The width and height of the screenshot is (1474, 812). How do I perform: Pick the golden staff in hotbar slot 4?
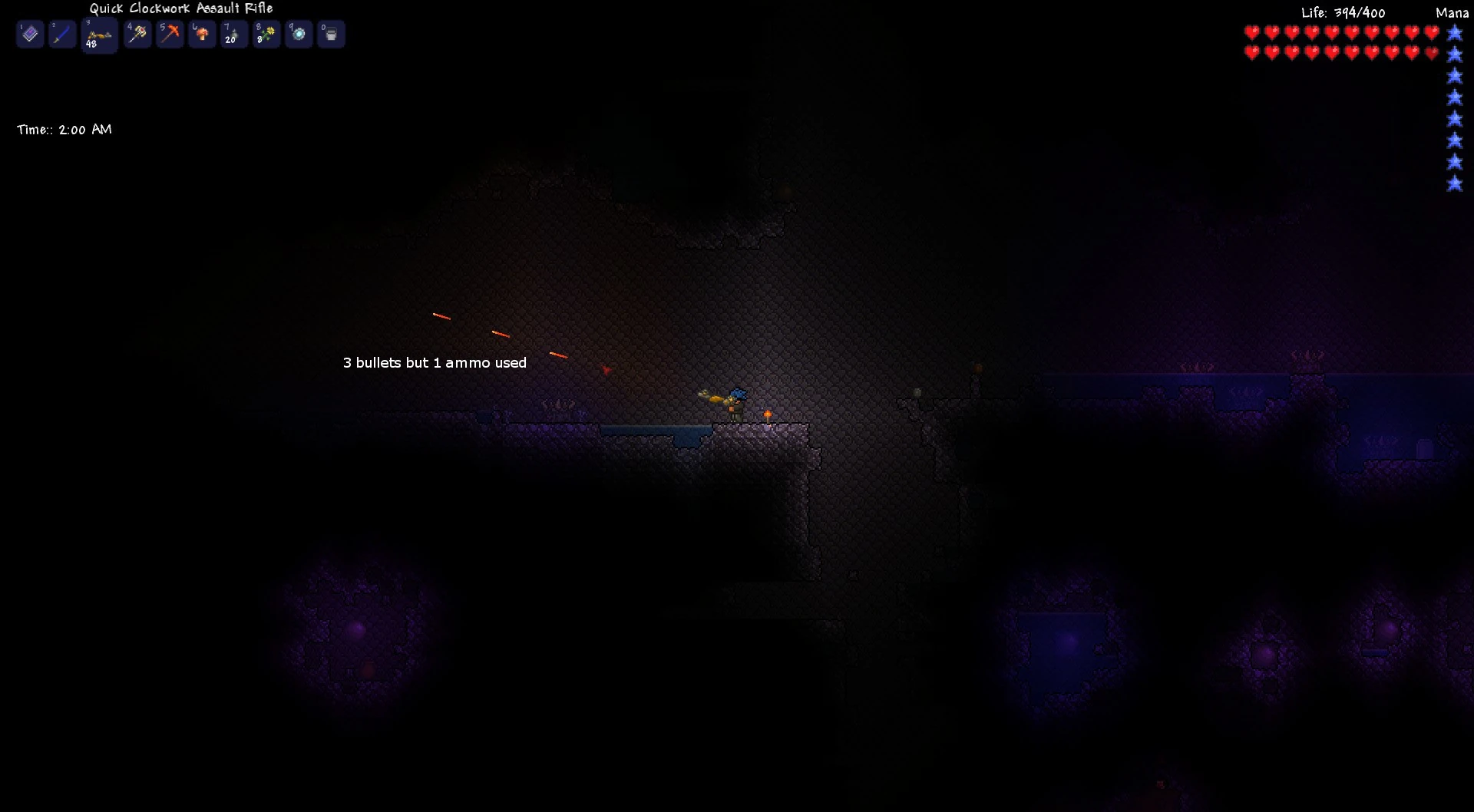(x=138, y=34)
